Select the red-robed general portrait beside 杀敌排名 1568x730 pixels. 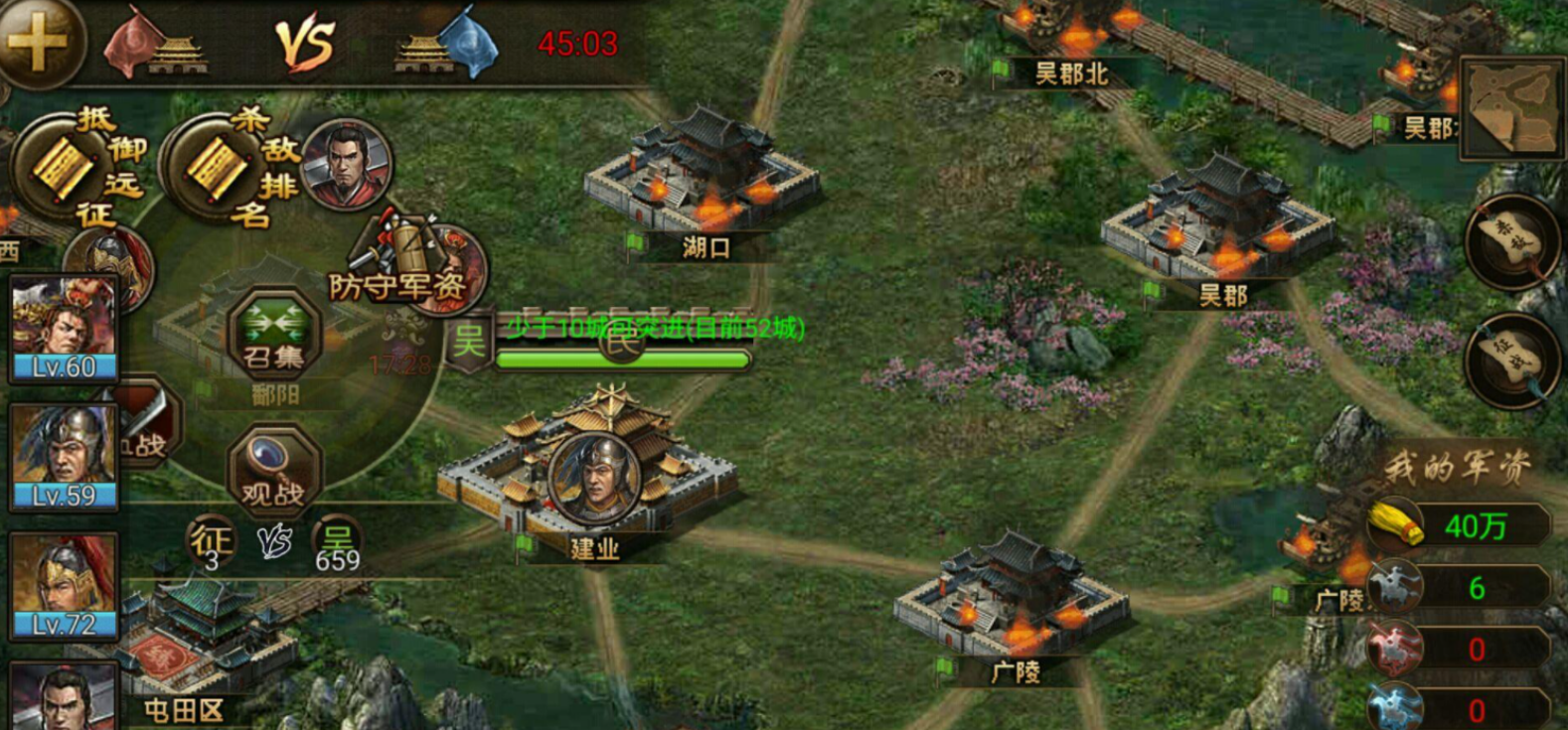(x=345, y=163)
